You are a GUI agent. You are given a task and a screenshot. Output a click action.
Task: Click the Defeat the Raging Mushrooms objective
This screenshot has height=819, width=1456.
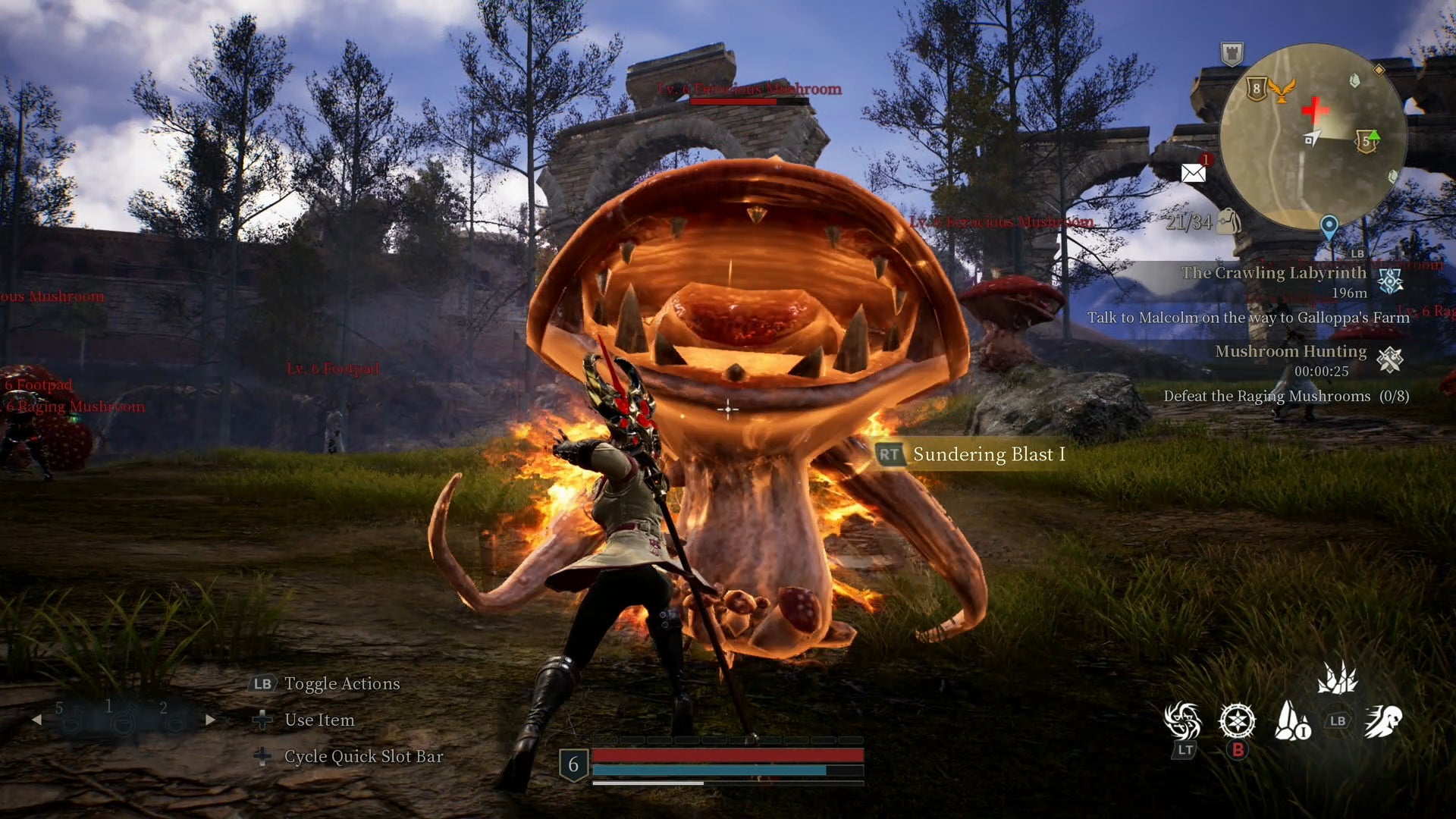[1287, 396]
